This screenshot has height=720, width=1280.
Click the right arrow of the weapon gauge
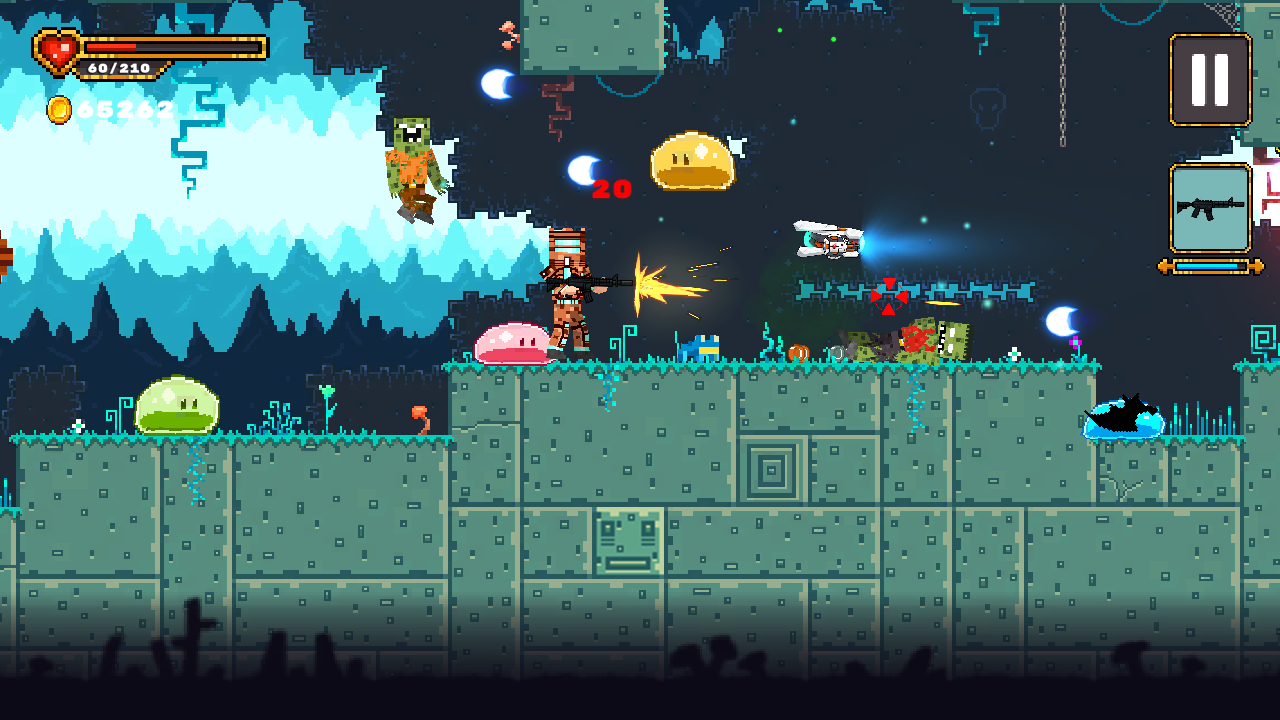1257,266
